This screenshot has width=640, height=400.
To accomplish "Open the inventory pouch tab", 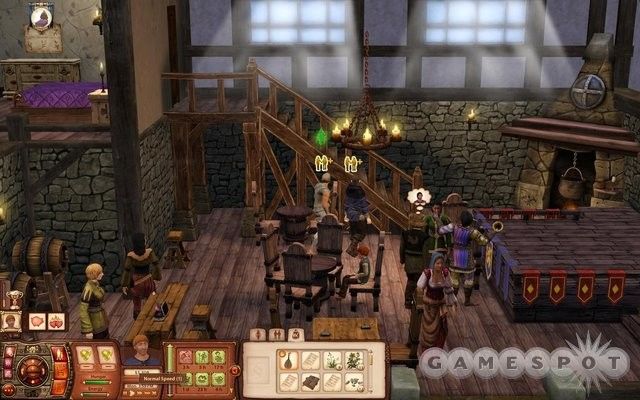I will coord(294,334).
